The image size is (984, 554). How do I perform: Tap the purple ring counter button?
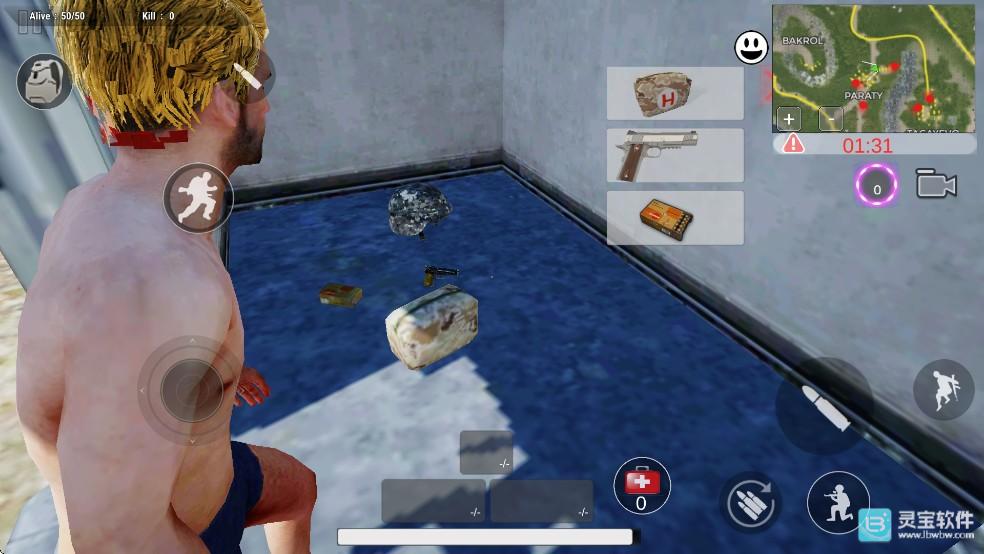point(877,186)
